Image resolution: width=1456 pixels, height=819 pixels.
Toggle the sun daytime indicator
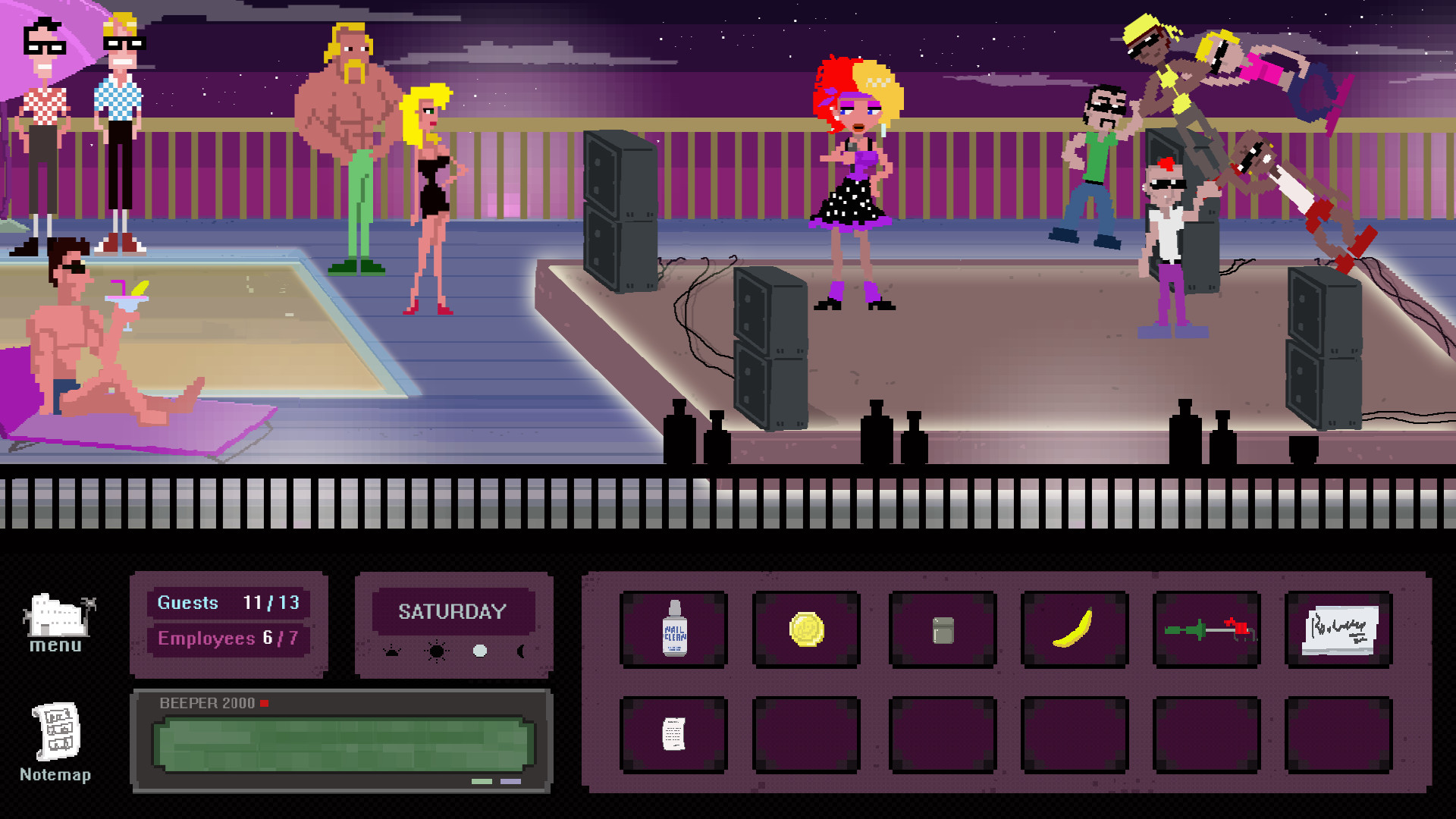coord(435,651)
